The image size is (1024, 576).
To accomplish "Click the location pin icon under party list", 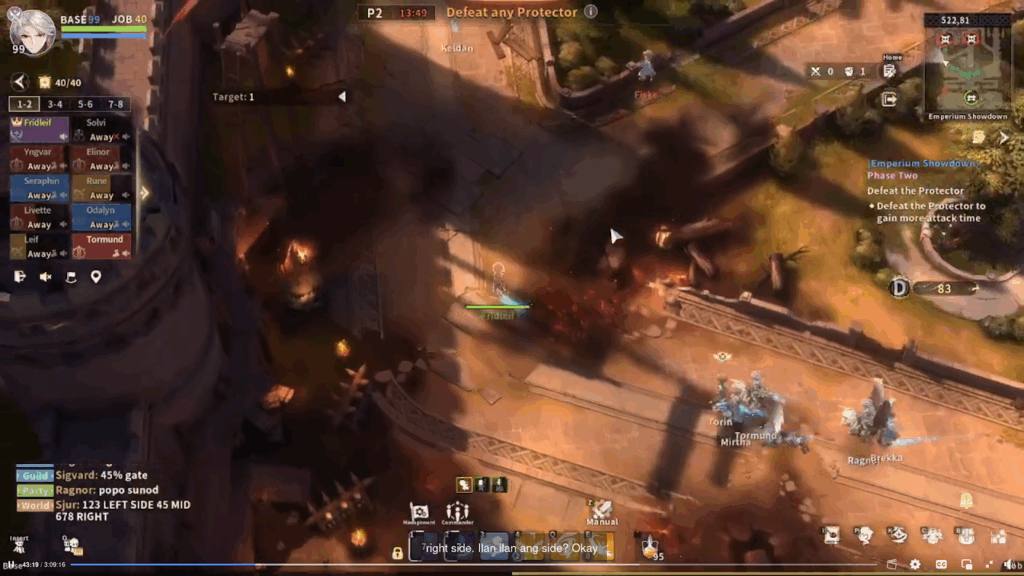I will tap(96, 277).
